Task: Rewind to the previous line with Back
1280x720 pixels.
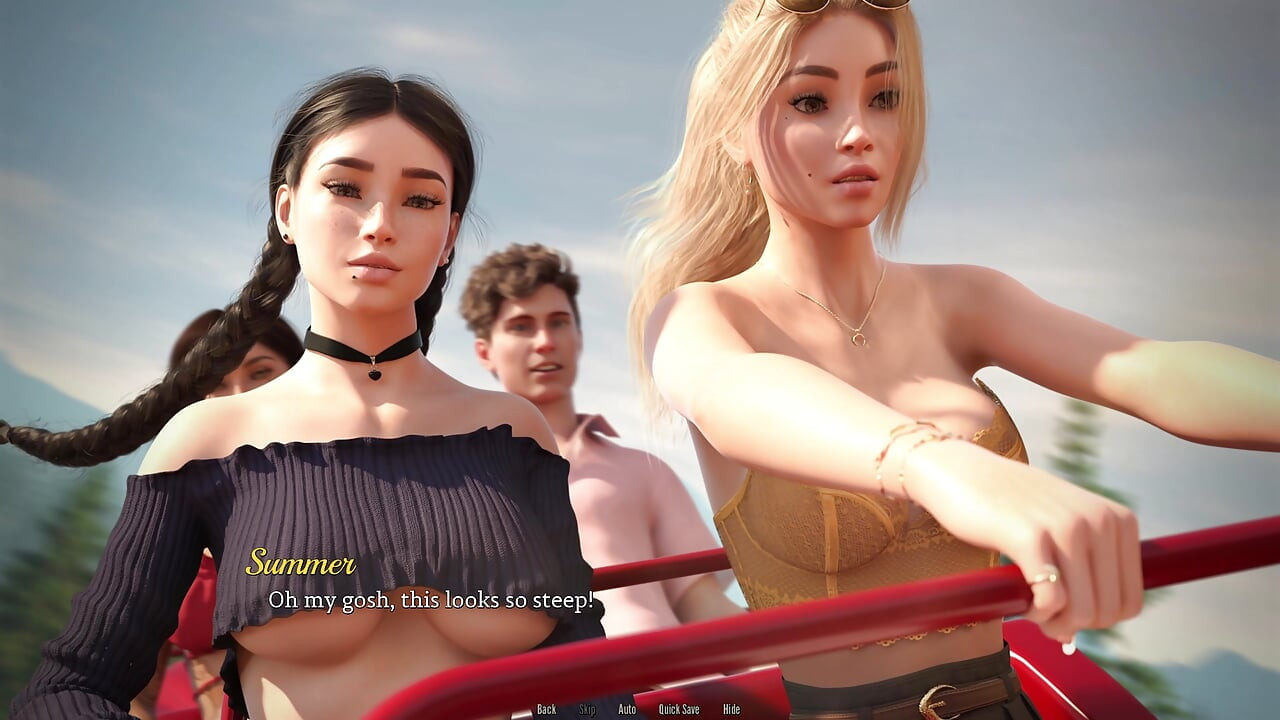Action: coord(546,708)
